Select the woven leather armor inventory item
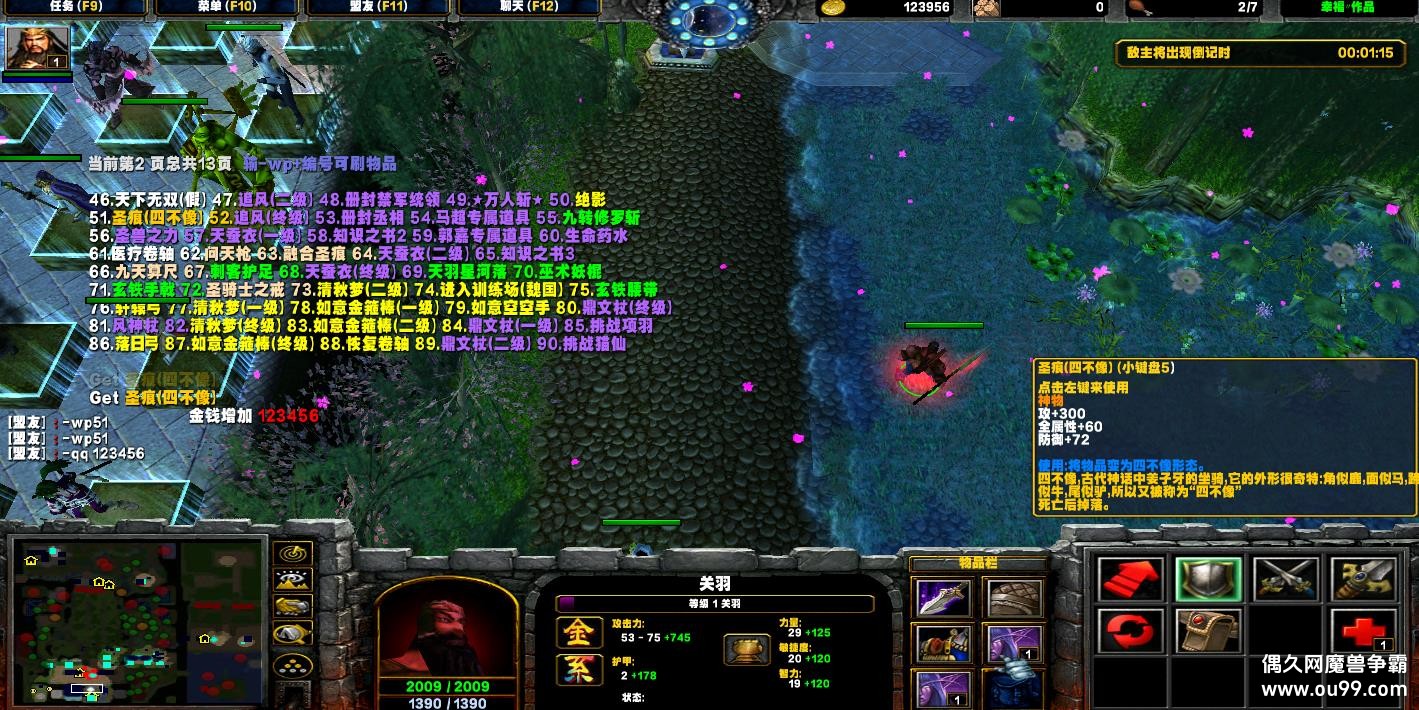The width and height of the screenshot is (1419, 710). click(1015, 598)
